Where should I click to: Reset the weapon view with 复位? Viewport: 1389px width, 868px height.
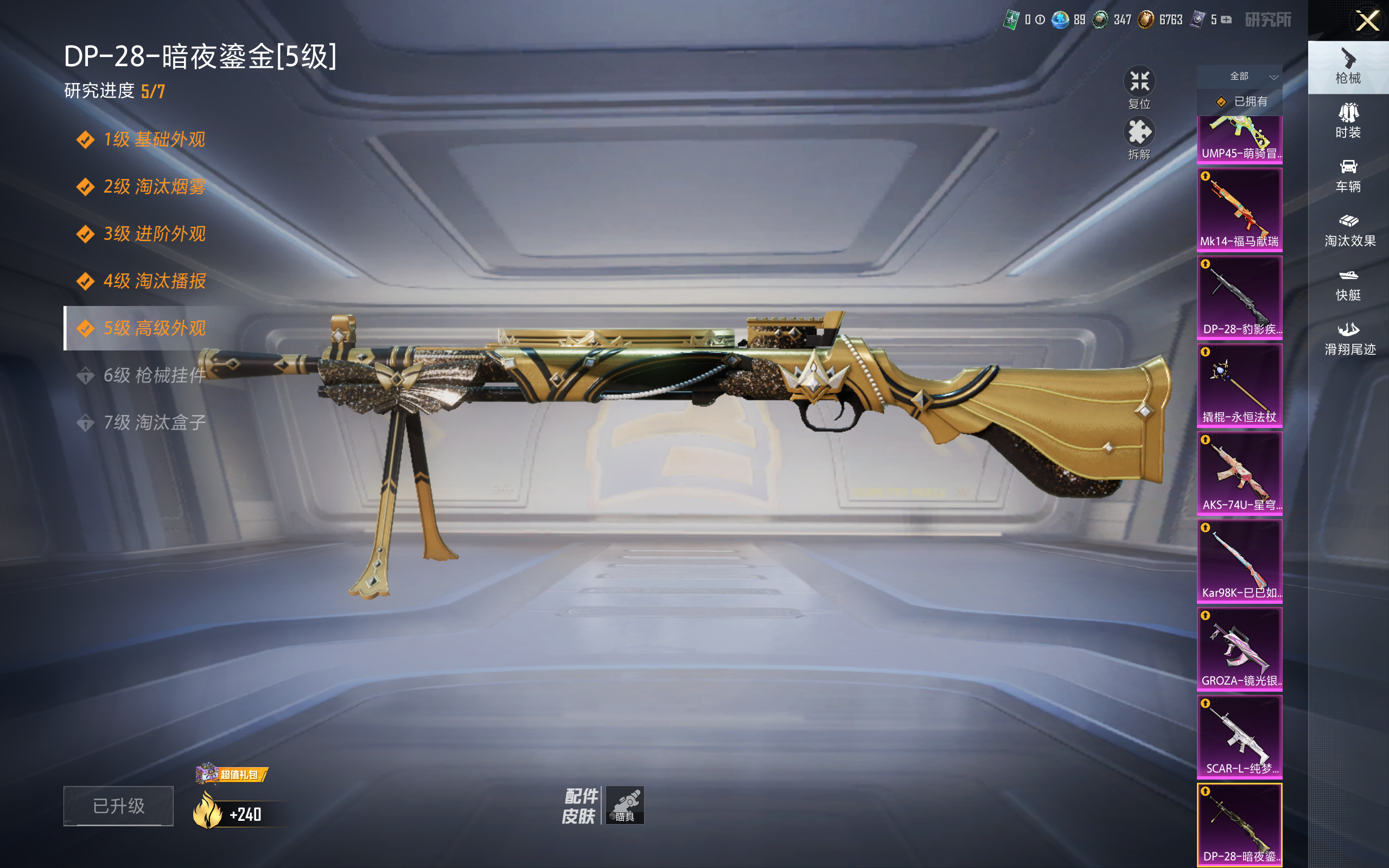1139,87
